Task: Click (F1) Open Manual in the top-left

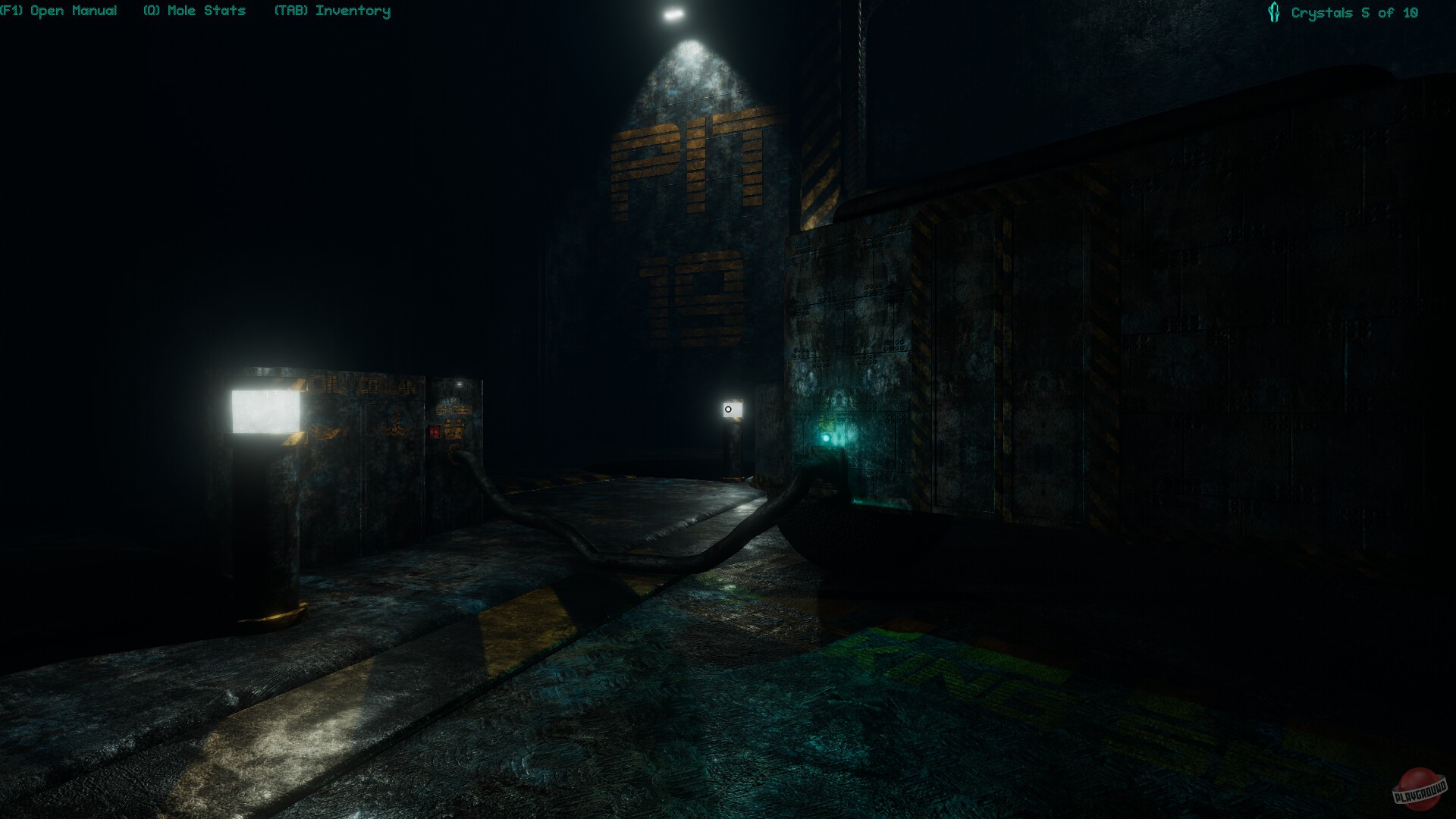Action: [x=59, y=11]
